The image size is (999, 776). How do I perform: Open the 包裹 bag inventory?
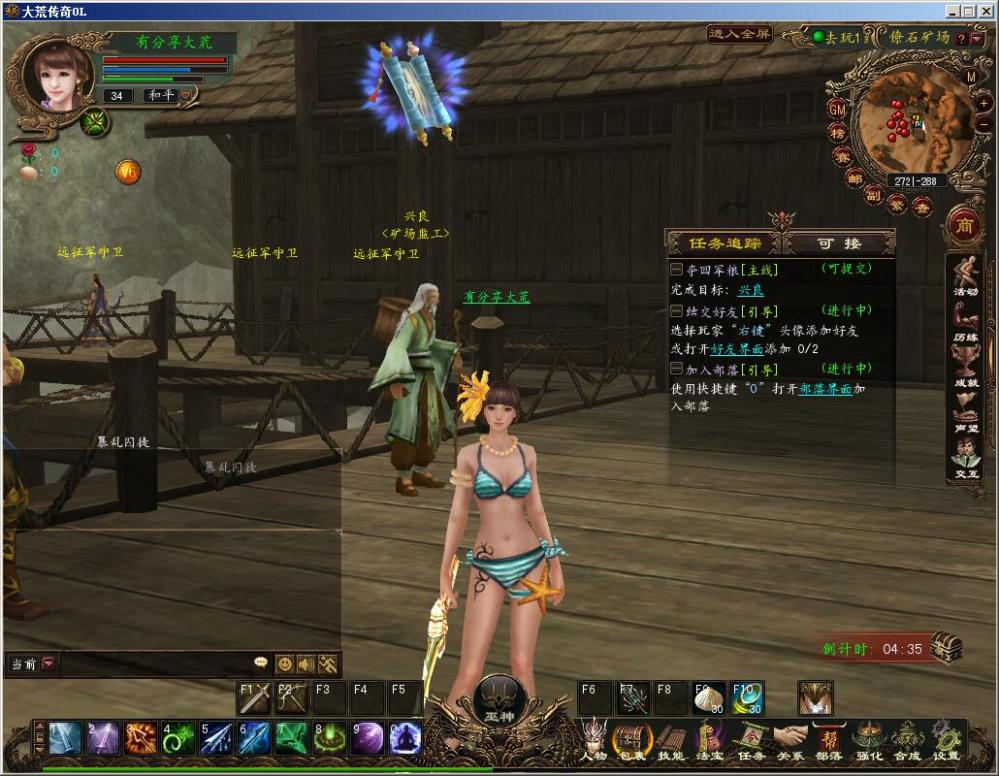click(x=631, y=740)
